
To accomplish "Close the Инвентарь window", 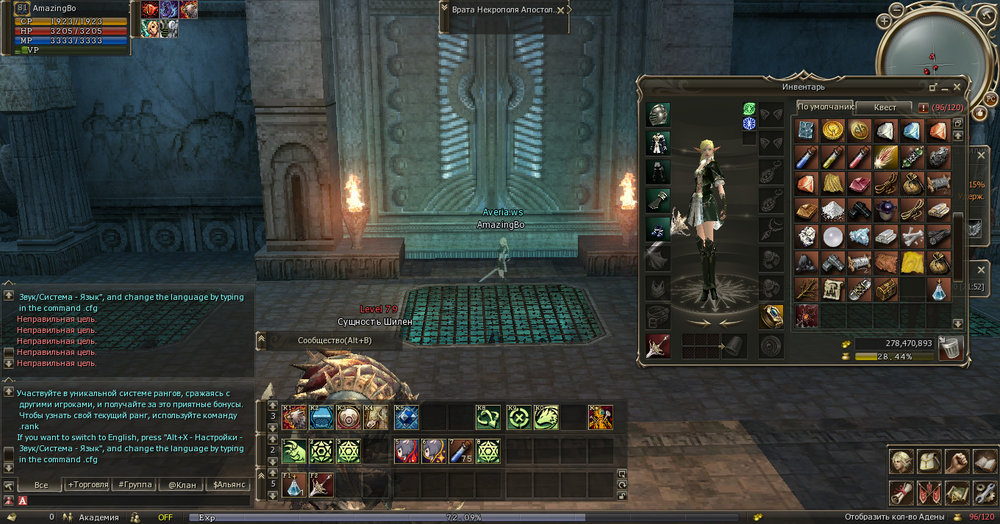I will (x=959, y=87).
